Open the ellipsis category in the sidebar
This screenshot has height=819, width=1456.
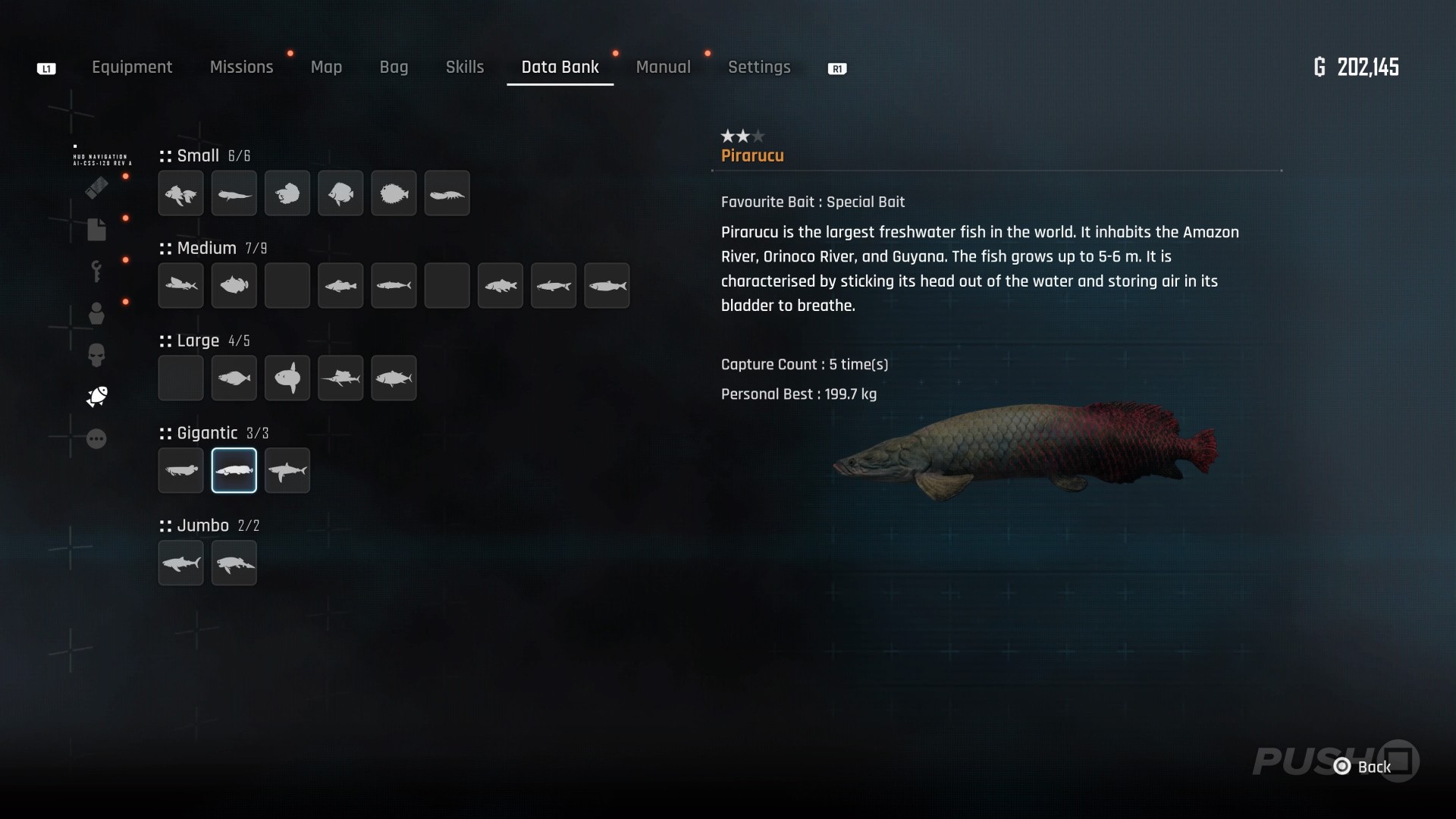(96, 439)
